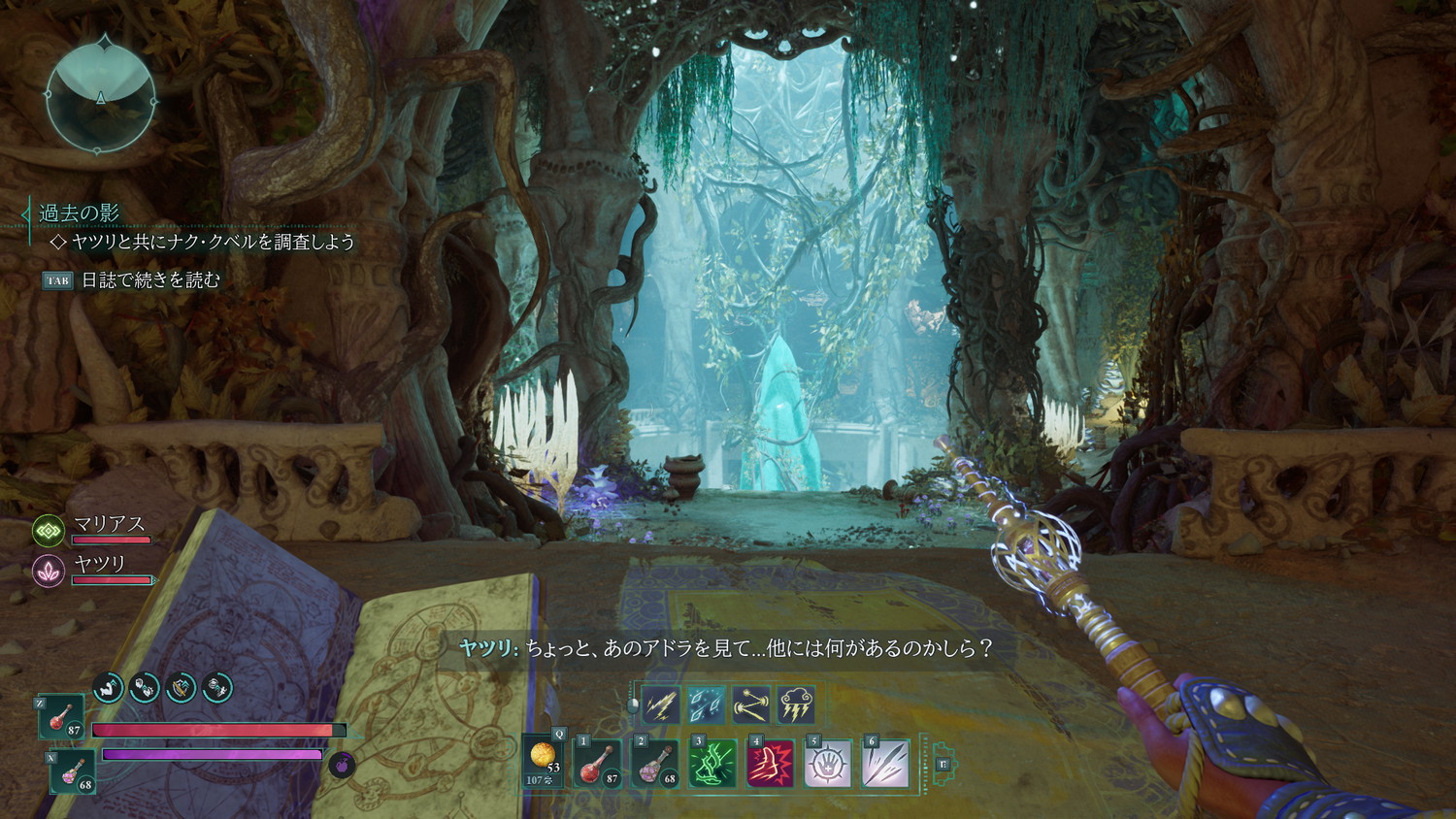Cast the blue ice shards grimoire spell
The image size is (1456, 819).
coord(706,704)
